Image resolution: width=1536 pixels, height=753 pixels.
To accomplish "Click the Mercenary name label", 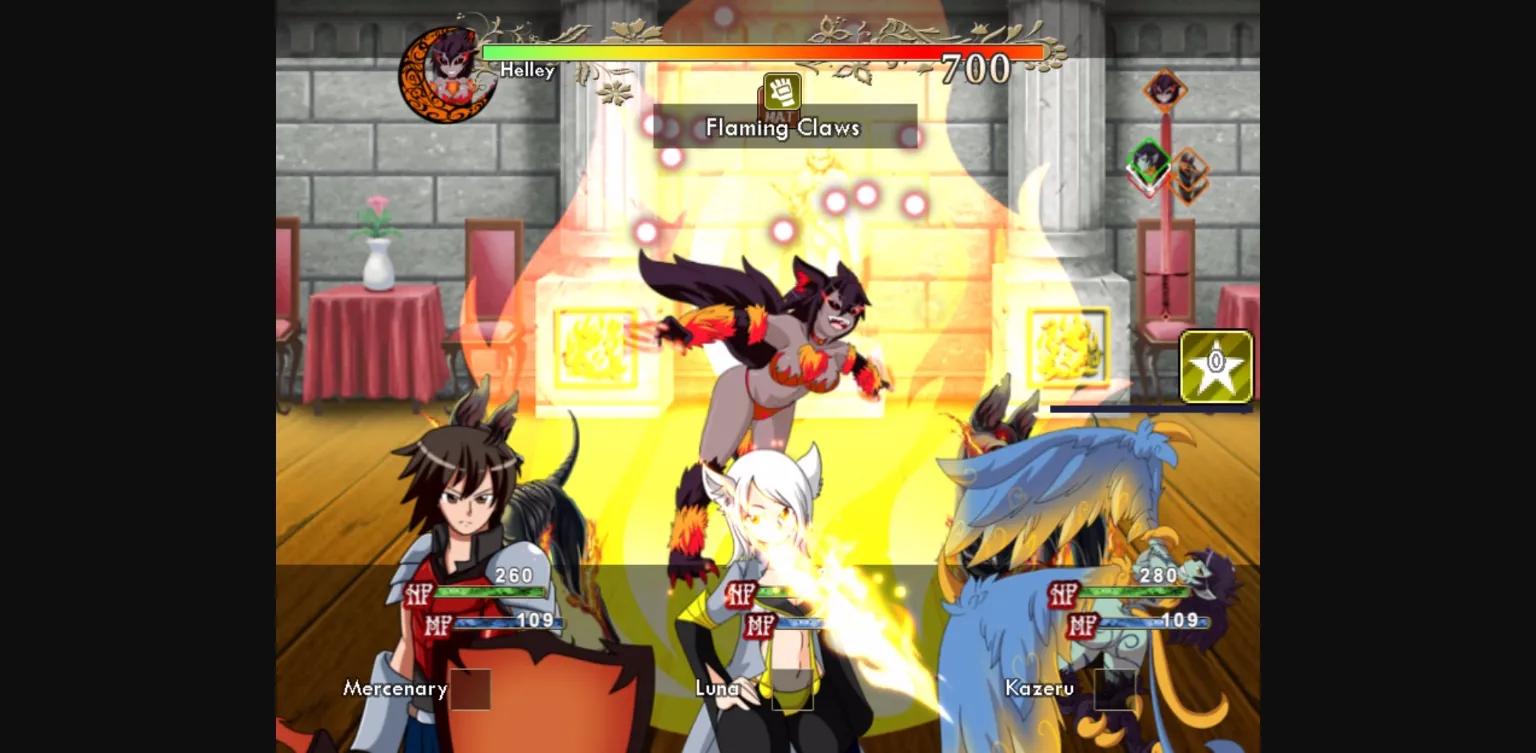I will (x=396, y=689).
